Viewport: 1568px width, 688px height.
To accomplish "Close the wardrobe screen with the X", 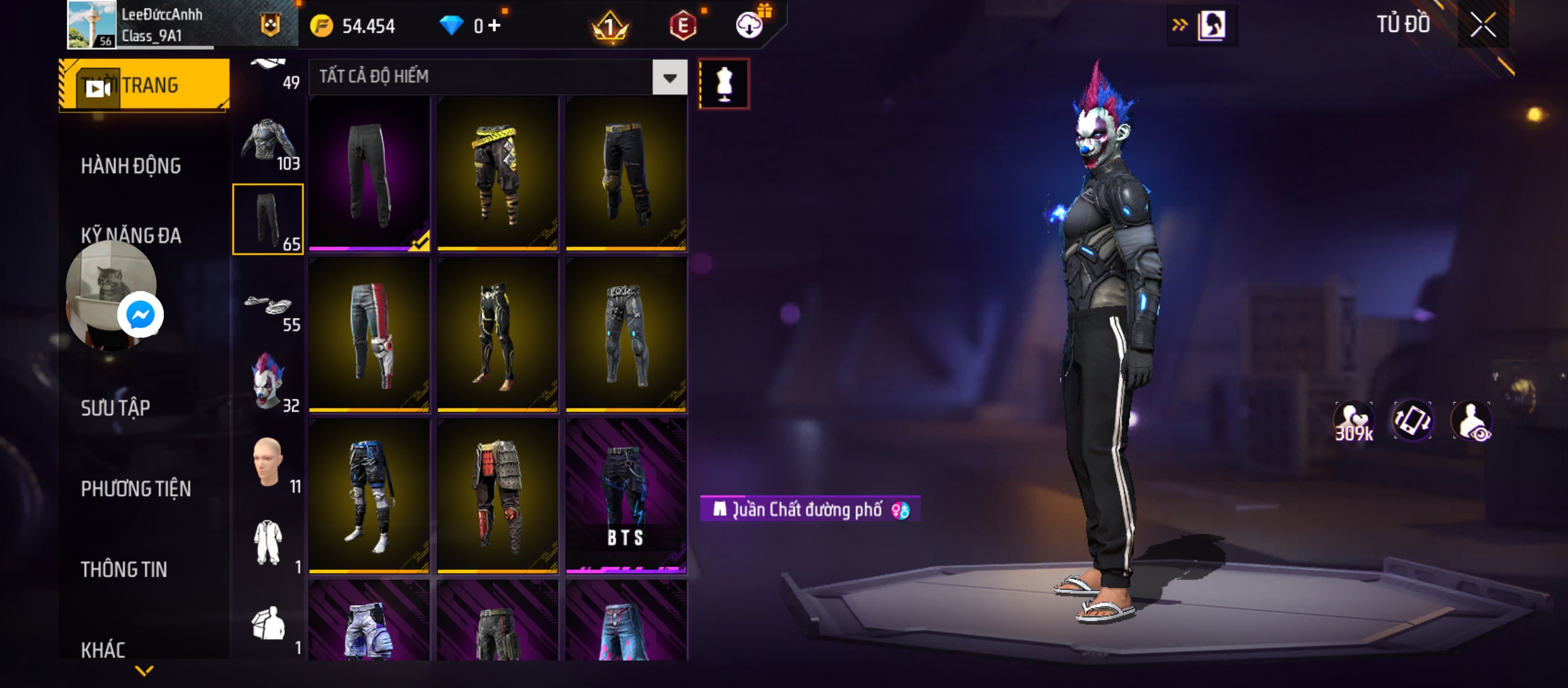I will (1483, 25).
